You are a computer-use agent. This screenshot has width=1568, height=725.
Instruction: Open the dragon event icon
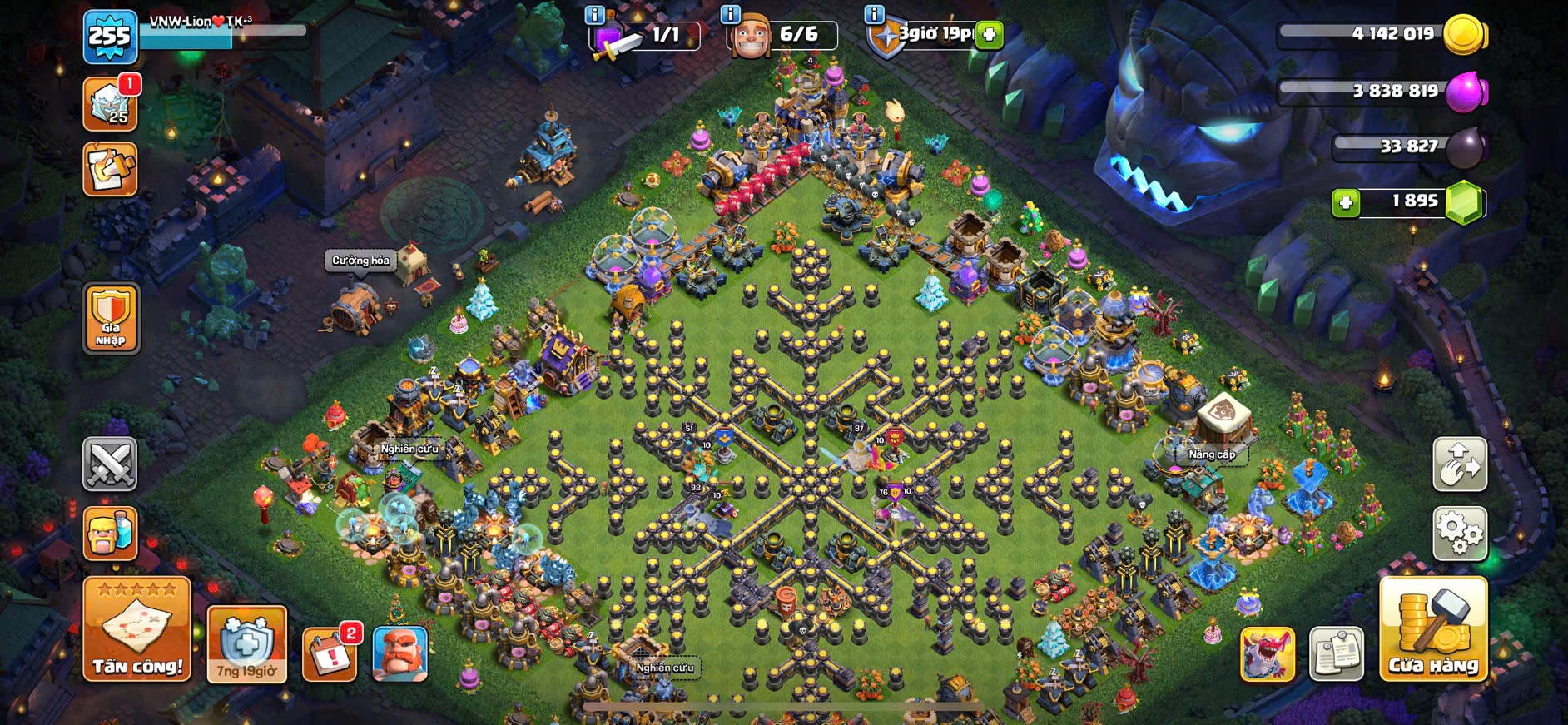pos(1268,653)
